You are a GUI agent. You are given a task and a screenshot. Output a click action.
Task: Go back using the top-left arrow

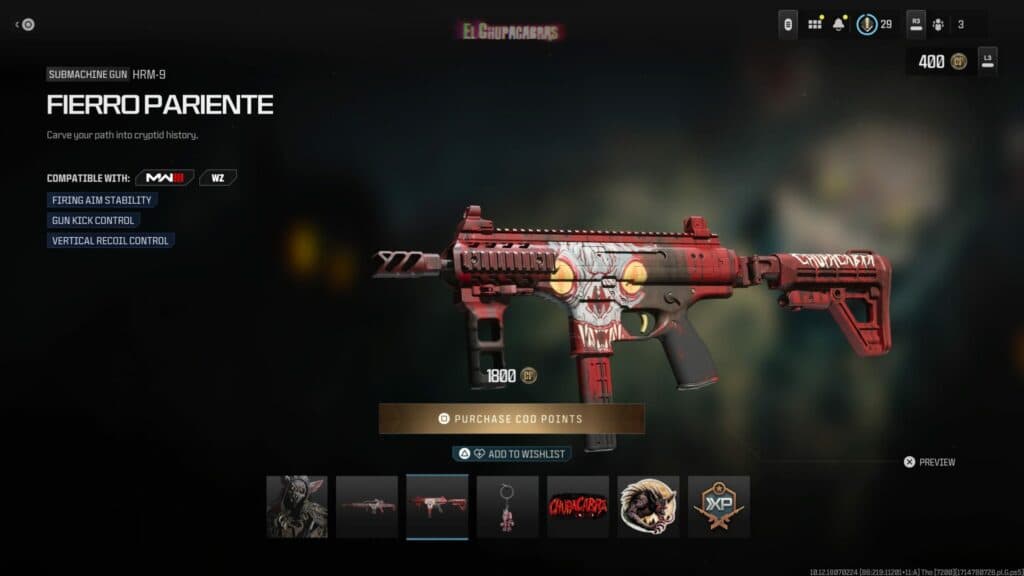(25, 25)
